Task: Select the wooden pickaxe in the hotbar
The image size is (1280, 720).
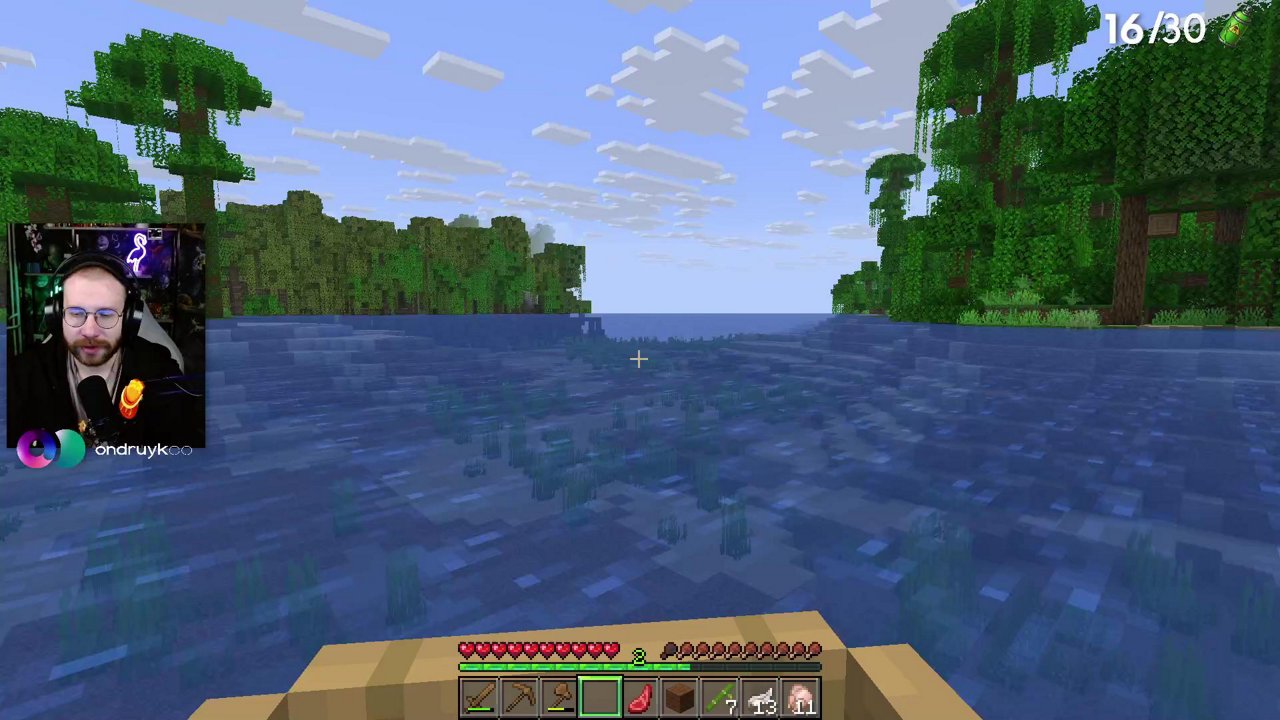Action: pos(519,695)
